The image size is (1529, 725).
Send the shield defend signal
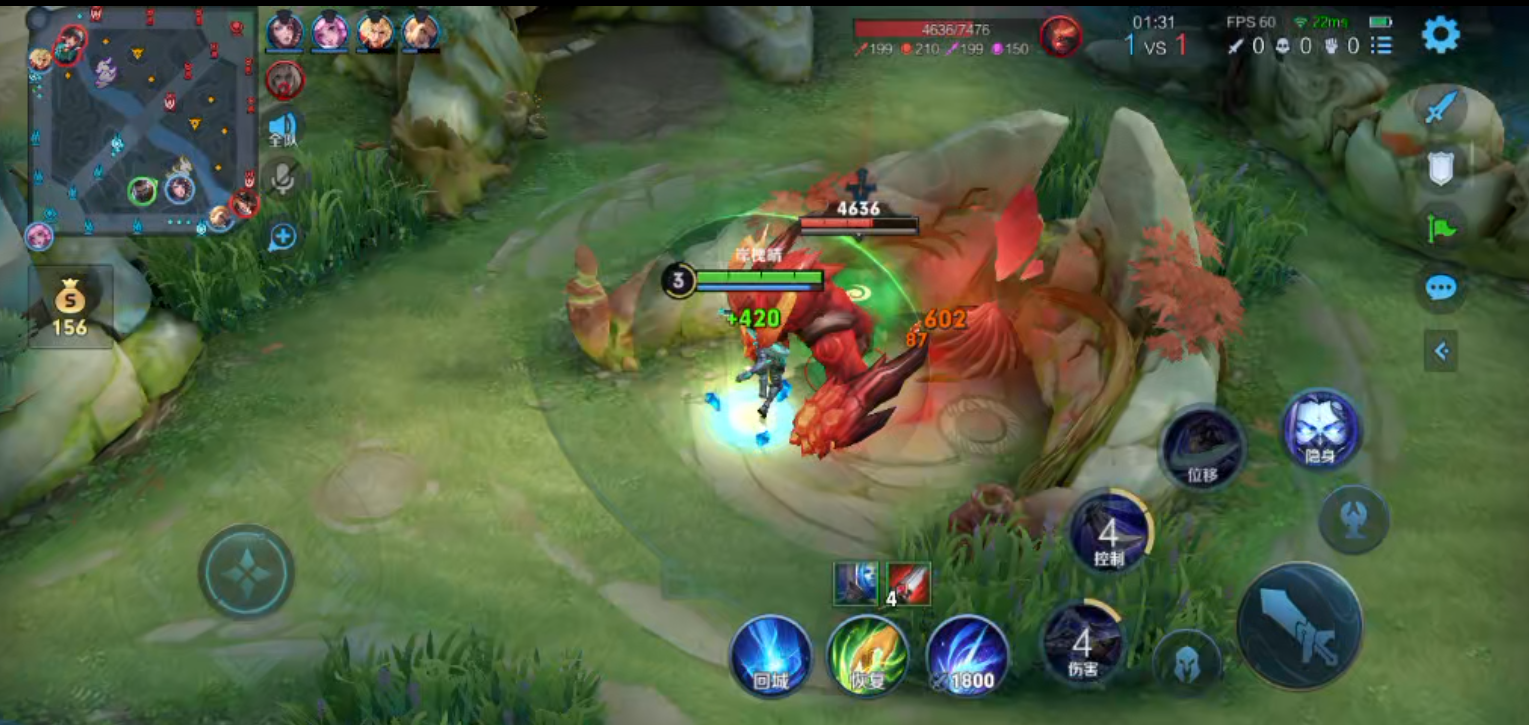click(1440, 168)
